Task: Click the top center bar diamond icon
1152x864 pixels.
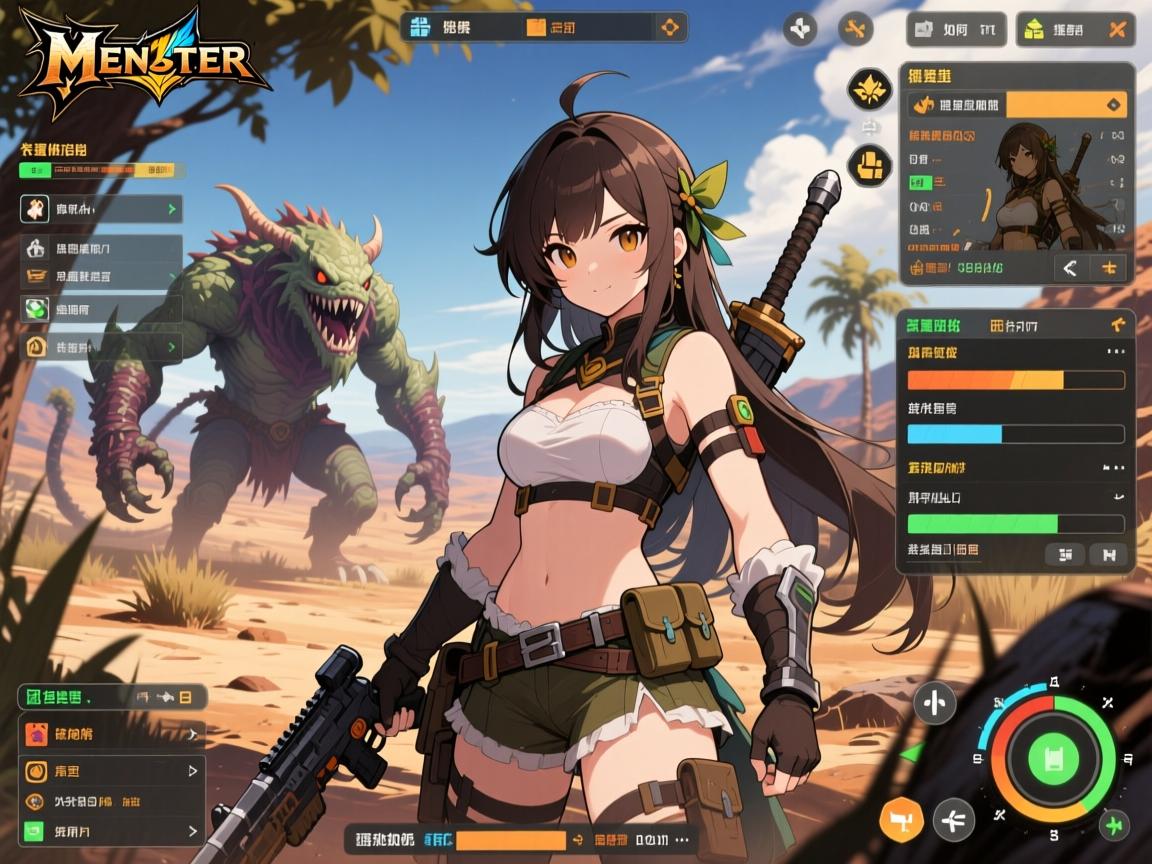Action: coord(668,28)
